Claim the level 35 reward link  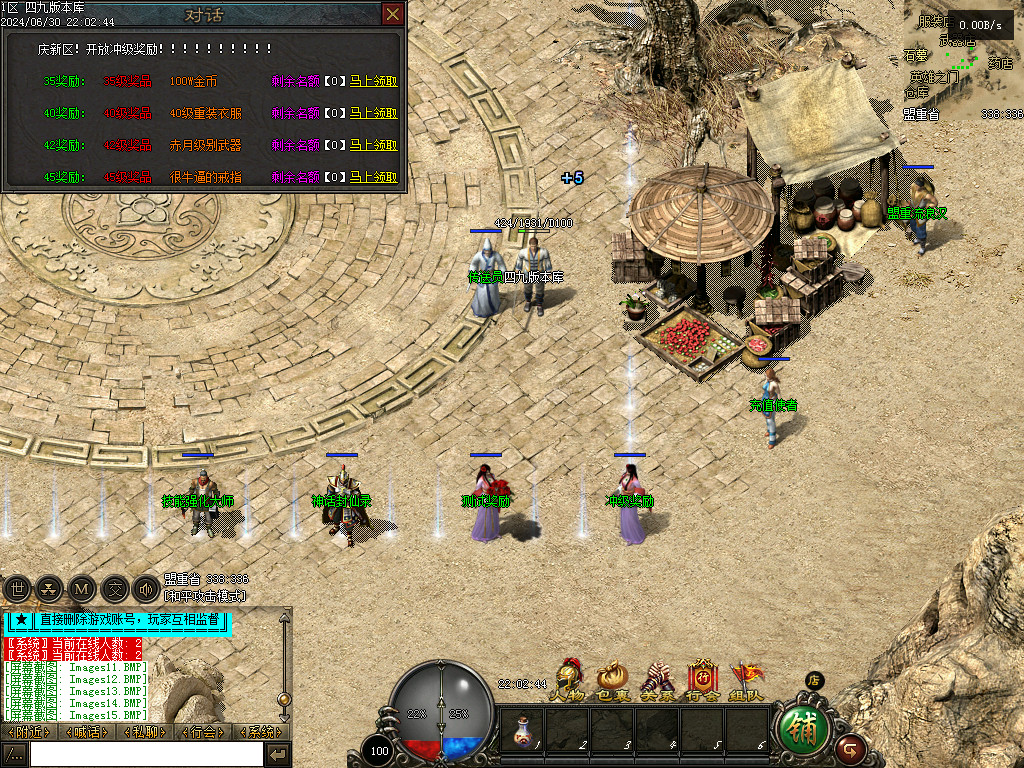click(373, 81)
